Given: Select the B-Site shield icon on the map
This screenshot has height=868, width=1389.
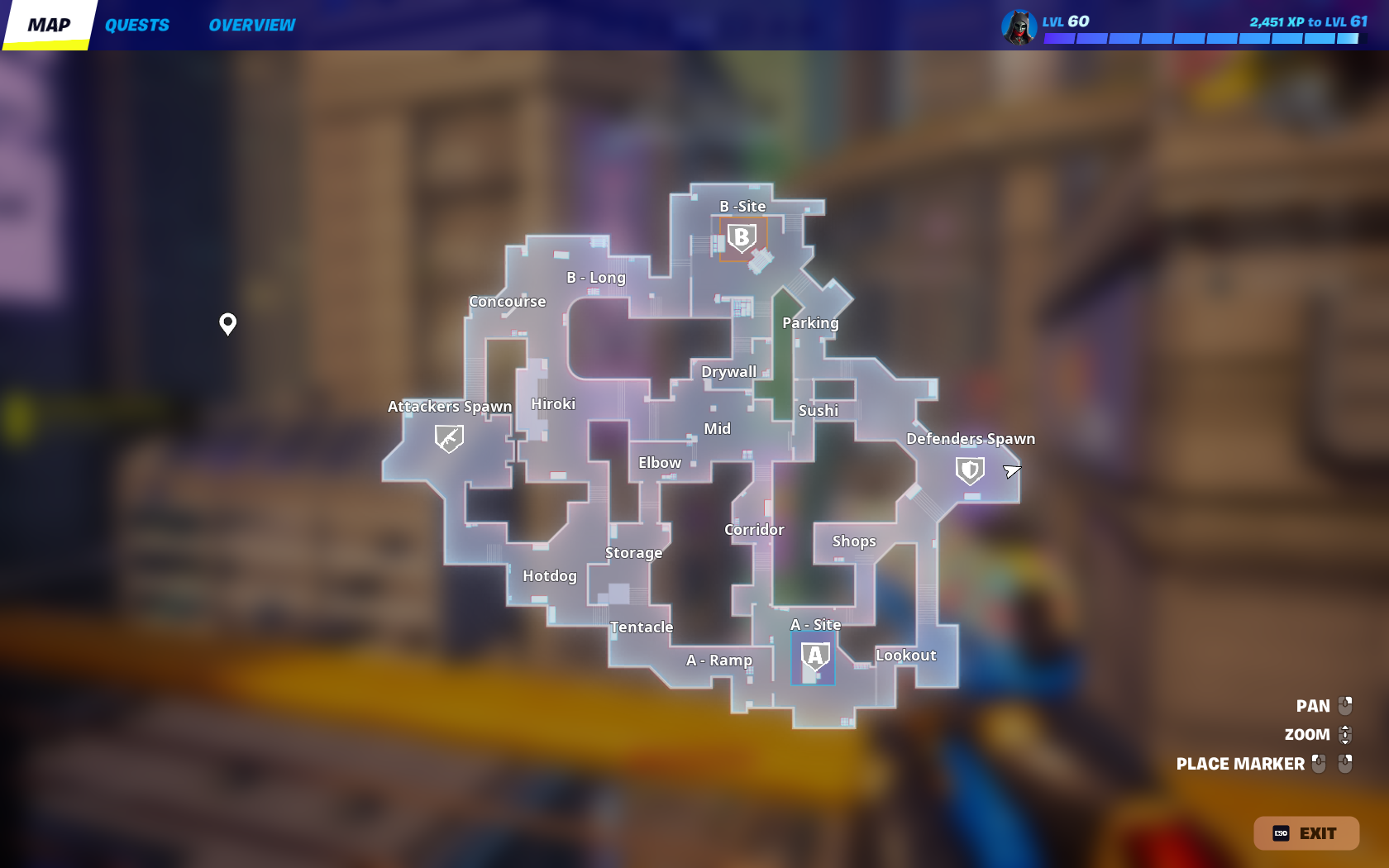Looking at the screenshot, I should (742, 237).
